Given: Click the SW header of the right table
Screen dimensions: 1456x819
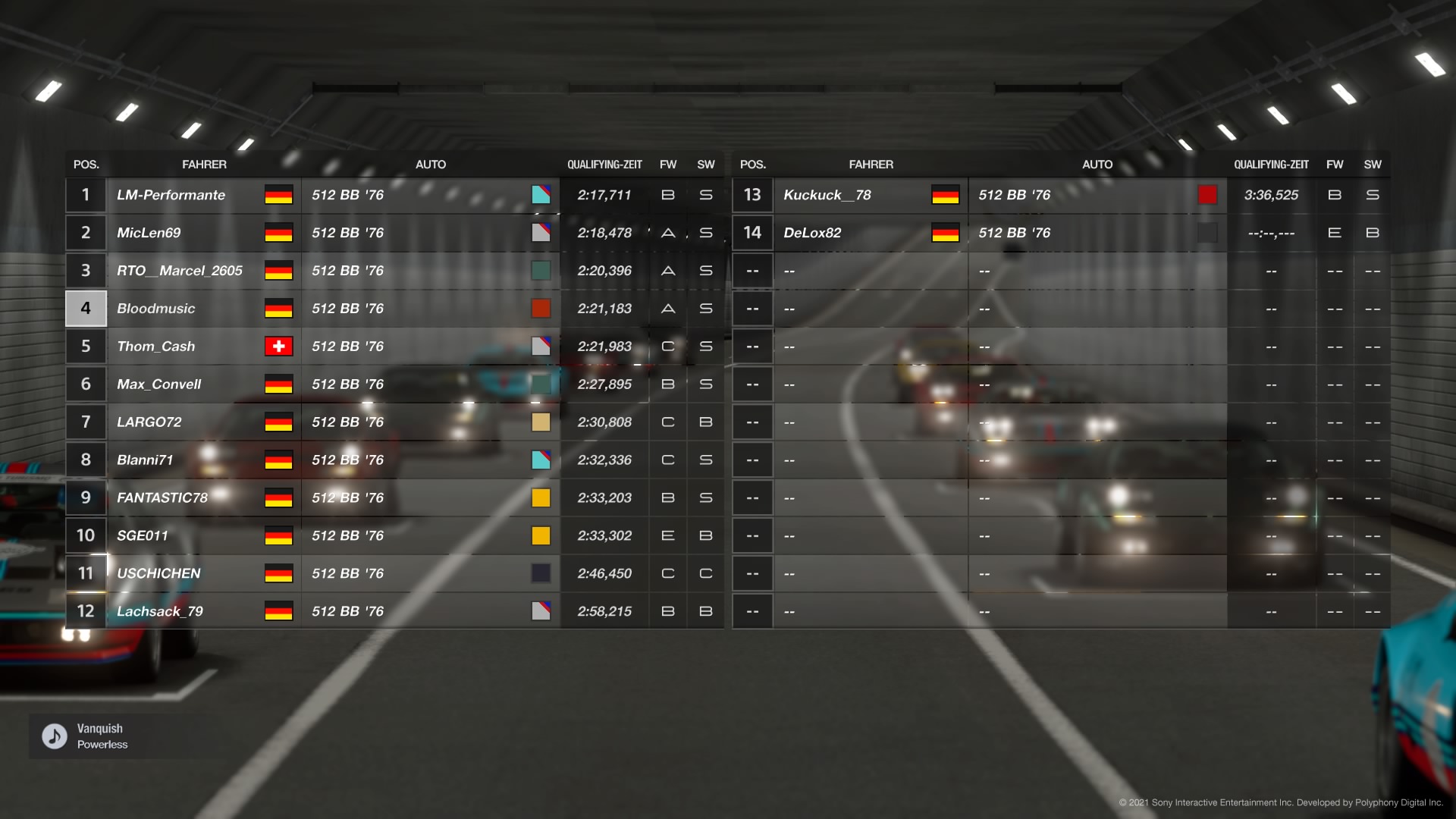Looking at the screenshot, I should pos(1373,164).
